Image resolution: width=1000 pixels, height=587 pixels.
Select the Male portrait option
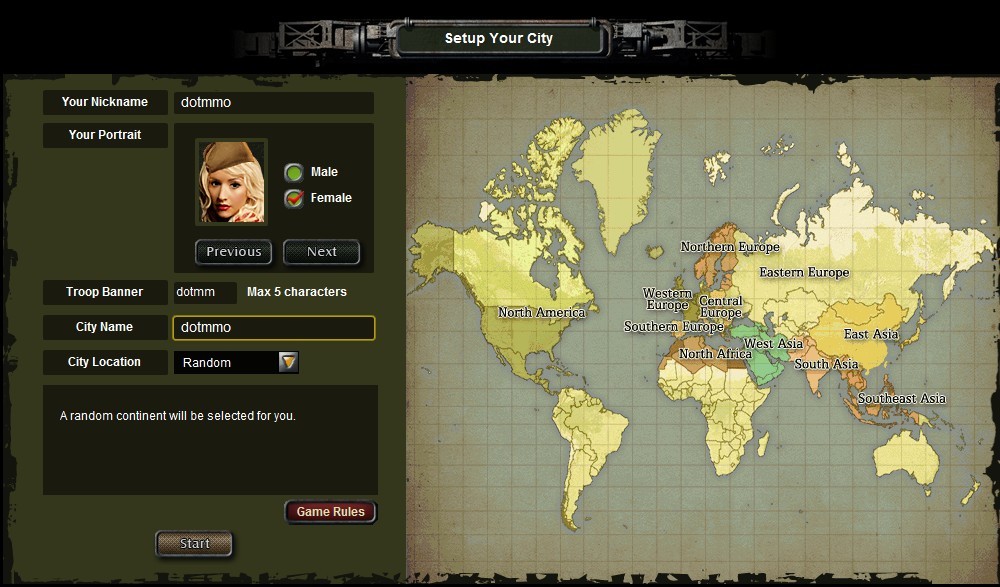294,172
